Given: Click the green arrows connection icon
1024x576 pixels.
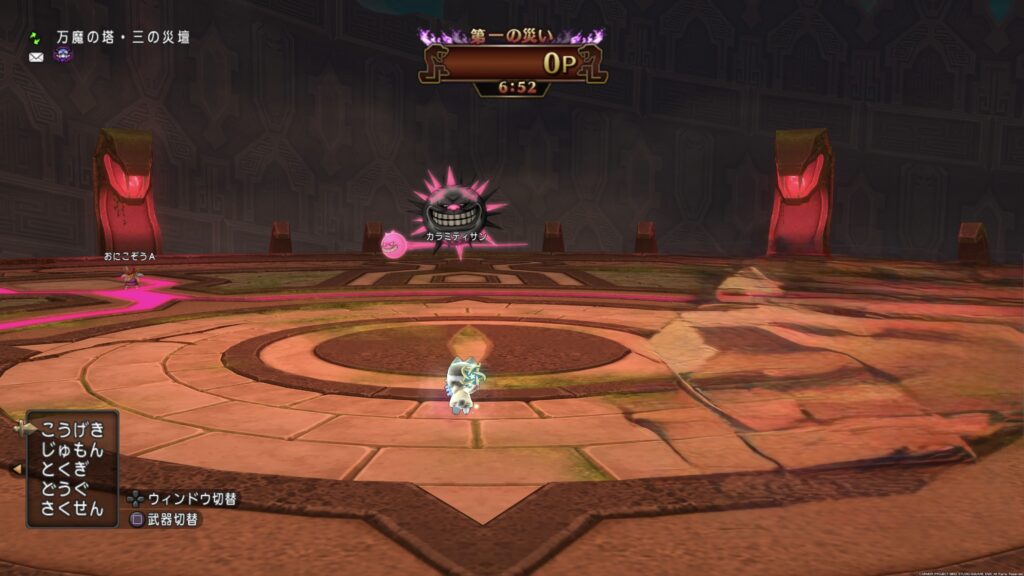Looking at the screenshot, I should tap(36, 37).
